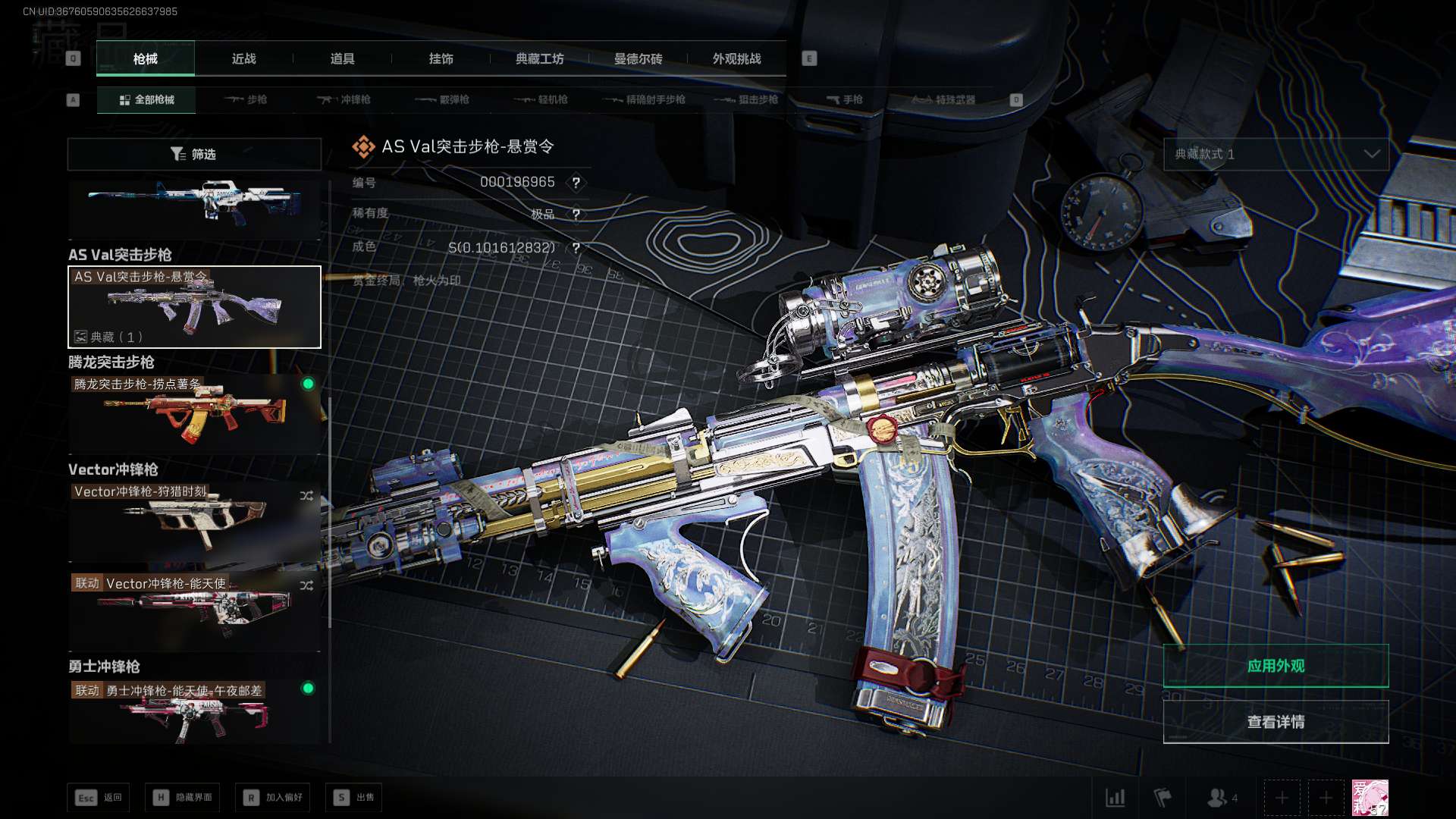Click the question mark beside 稀有度

coord(576,215)
